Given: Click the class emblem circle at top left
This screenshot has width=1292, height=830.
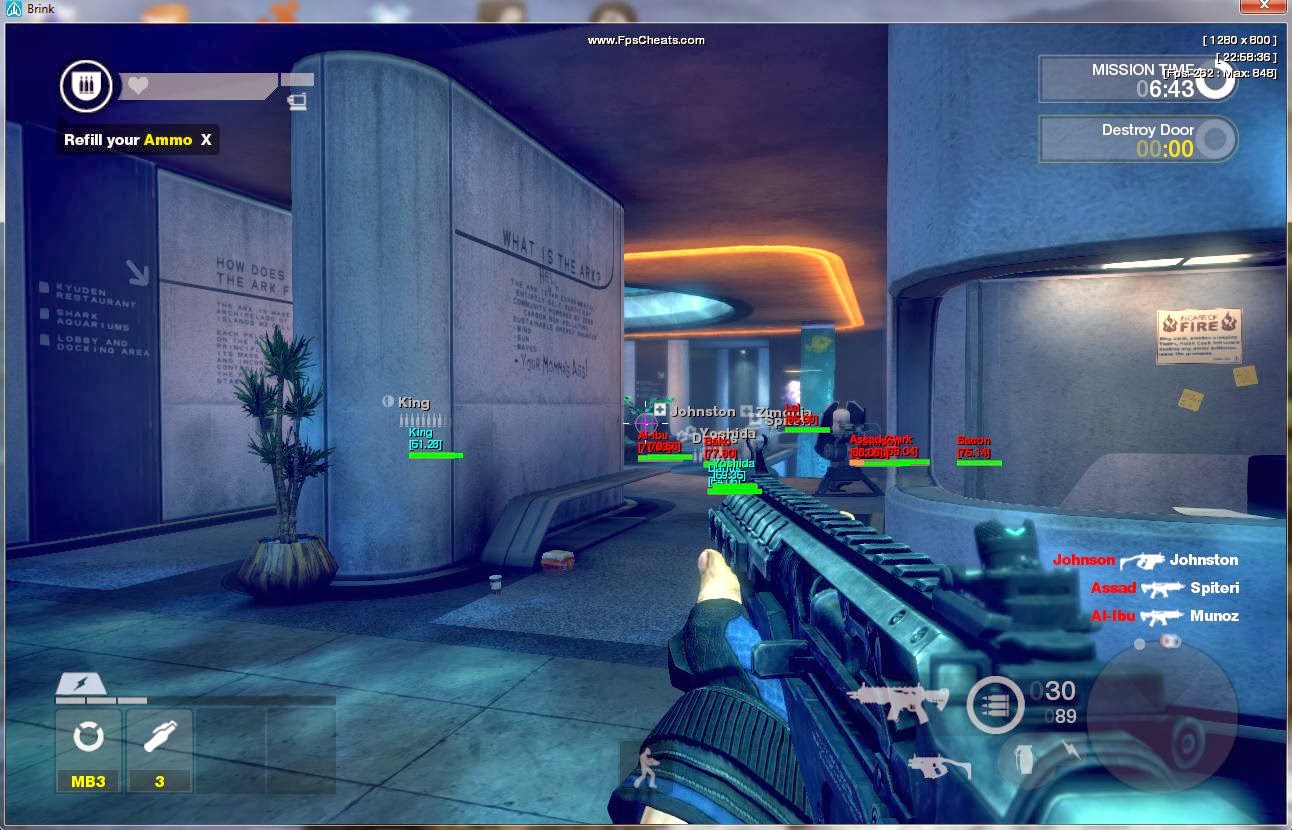Looking at the screenshot, I should [x=85, y=85].
